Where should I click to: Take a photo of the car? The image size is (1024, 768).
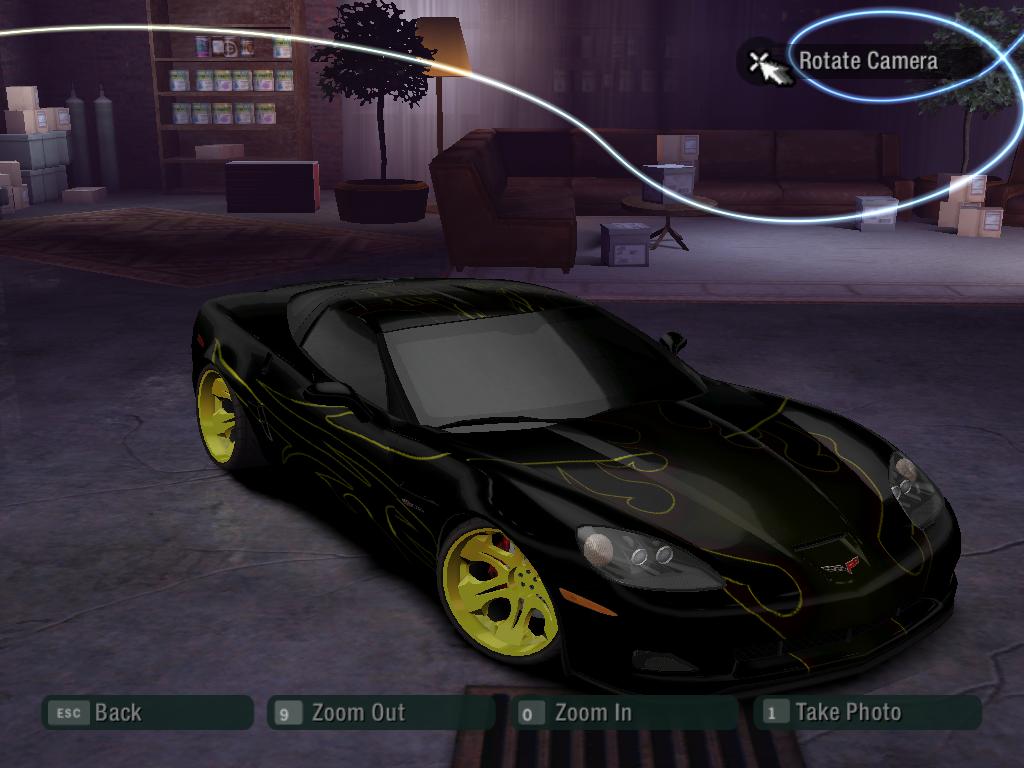[866, 713]
